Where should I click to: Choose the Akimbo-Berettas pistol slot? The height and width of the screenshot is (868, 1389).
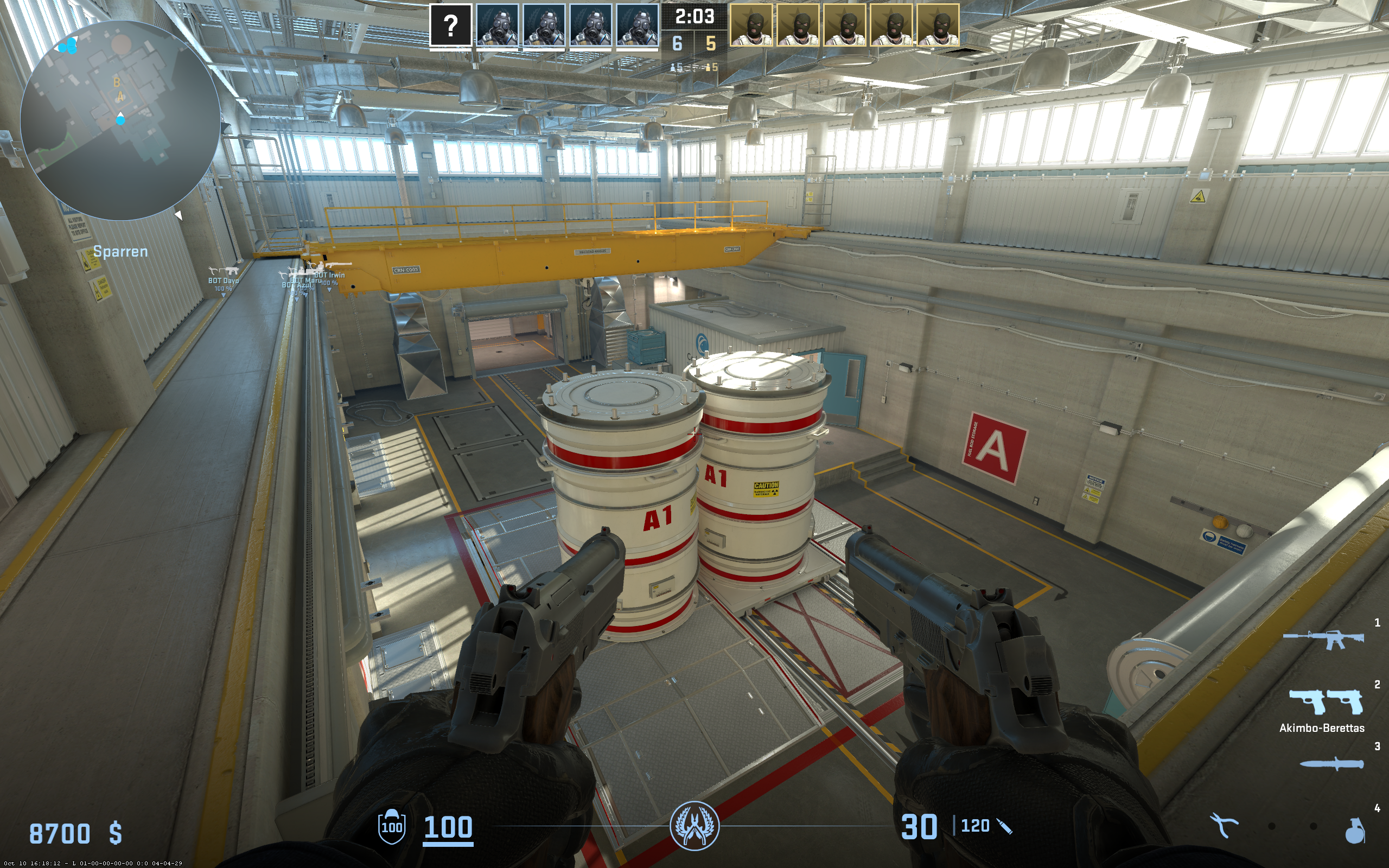1326,701
